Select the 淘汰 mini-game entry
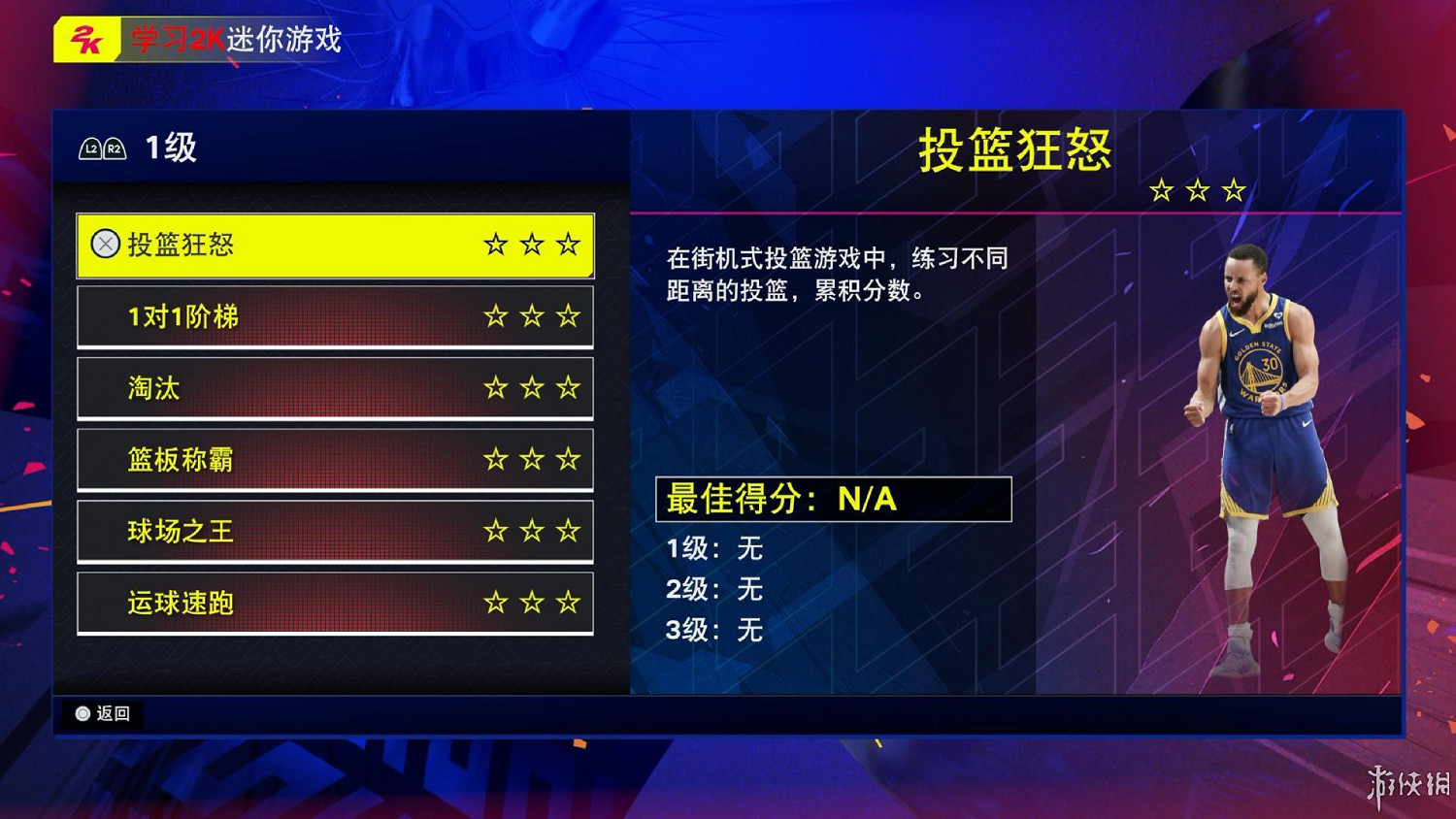 coord(335,388)
